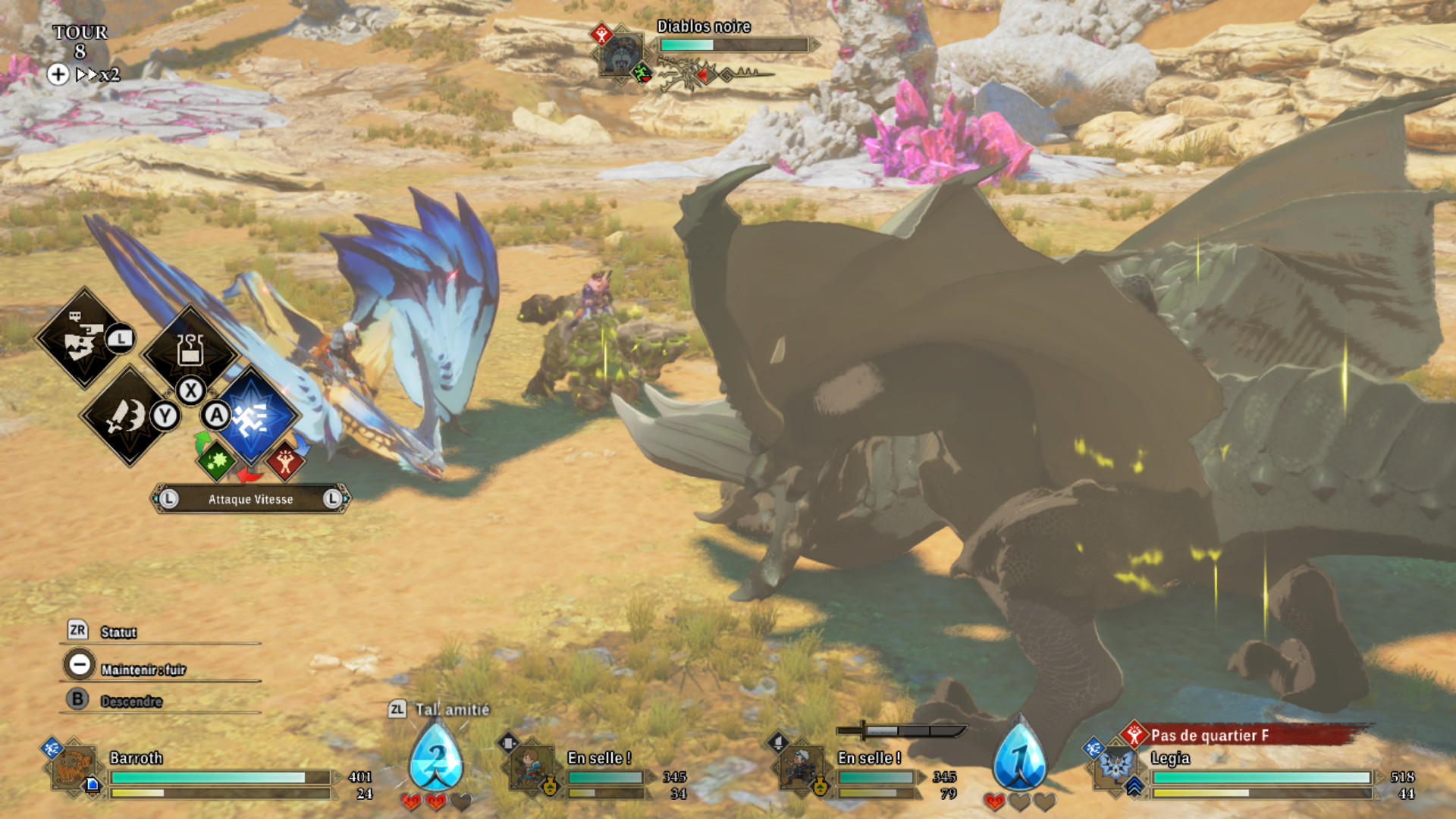Switch to the red Technical attack type
This screenshot has height=819, width=1456.
point(285,460)
